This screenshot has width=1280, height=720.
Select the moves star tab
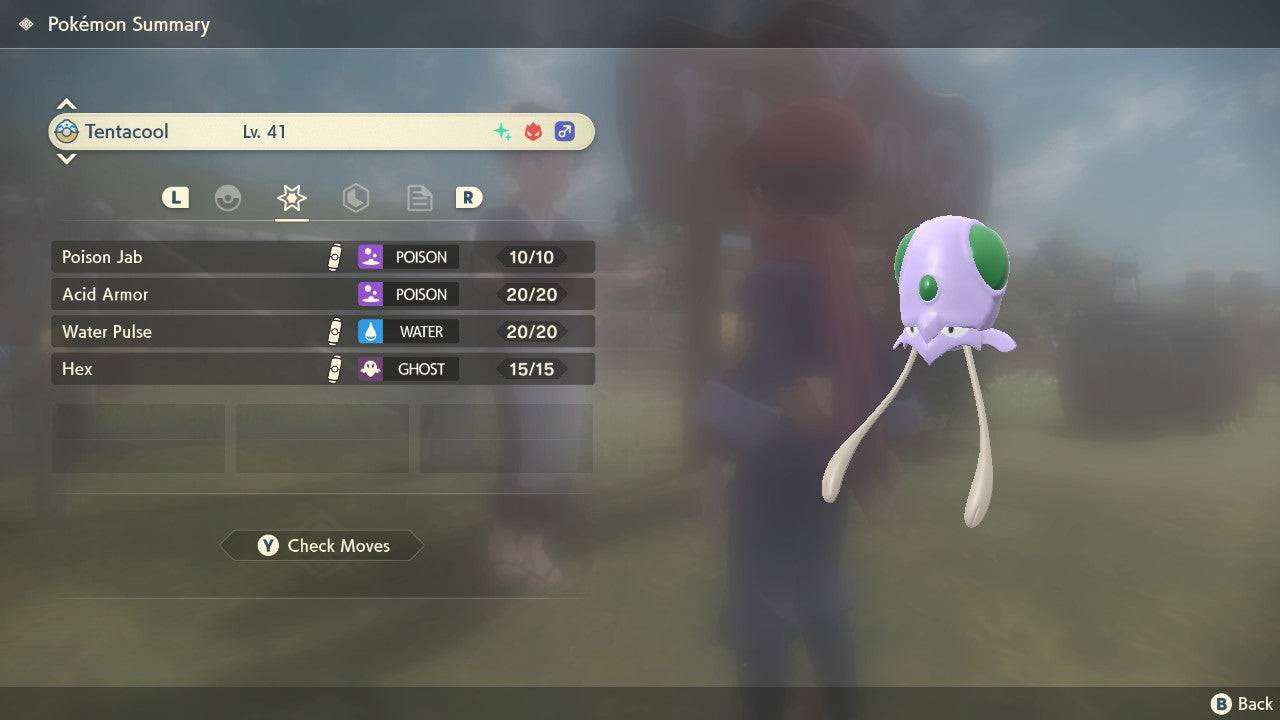pos(291,198)
